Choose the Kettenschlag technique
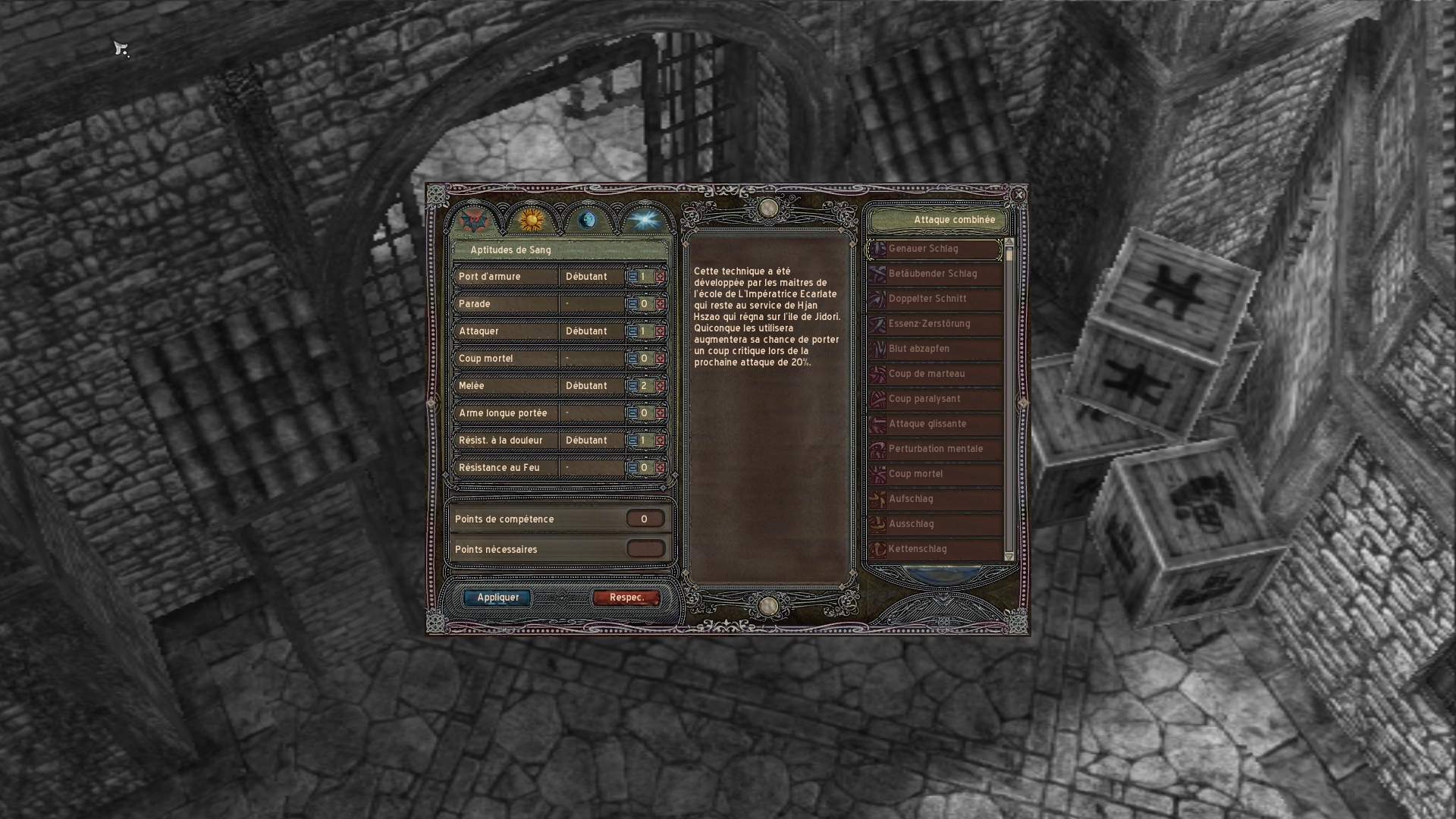The image size is (1456, 819). pyautogui.click(x=935, y=549)
